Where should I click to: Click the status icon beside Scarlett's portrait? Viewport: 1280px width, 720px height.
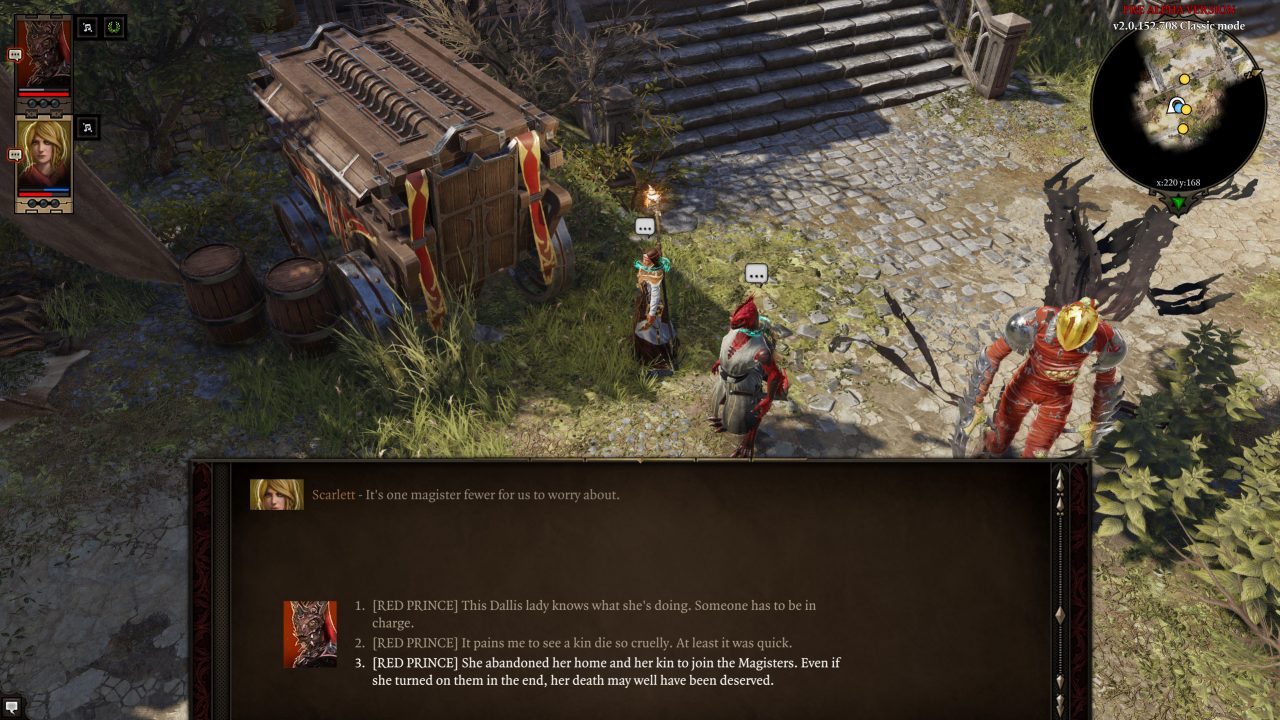[87, 127]
